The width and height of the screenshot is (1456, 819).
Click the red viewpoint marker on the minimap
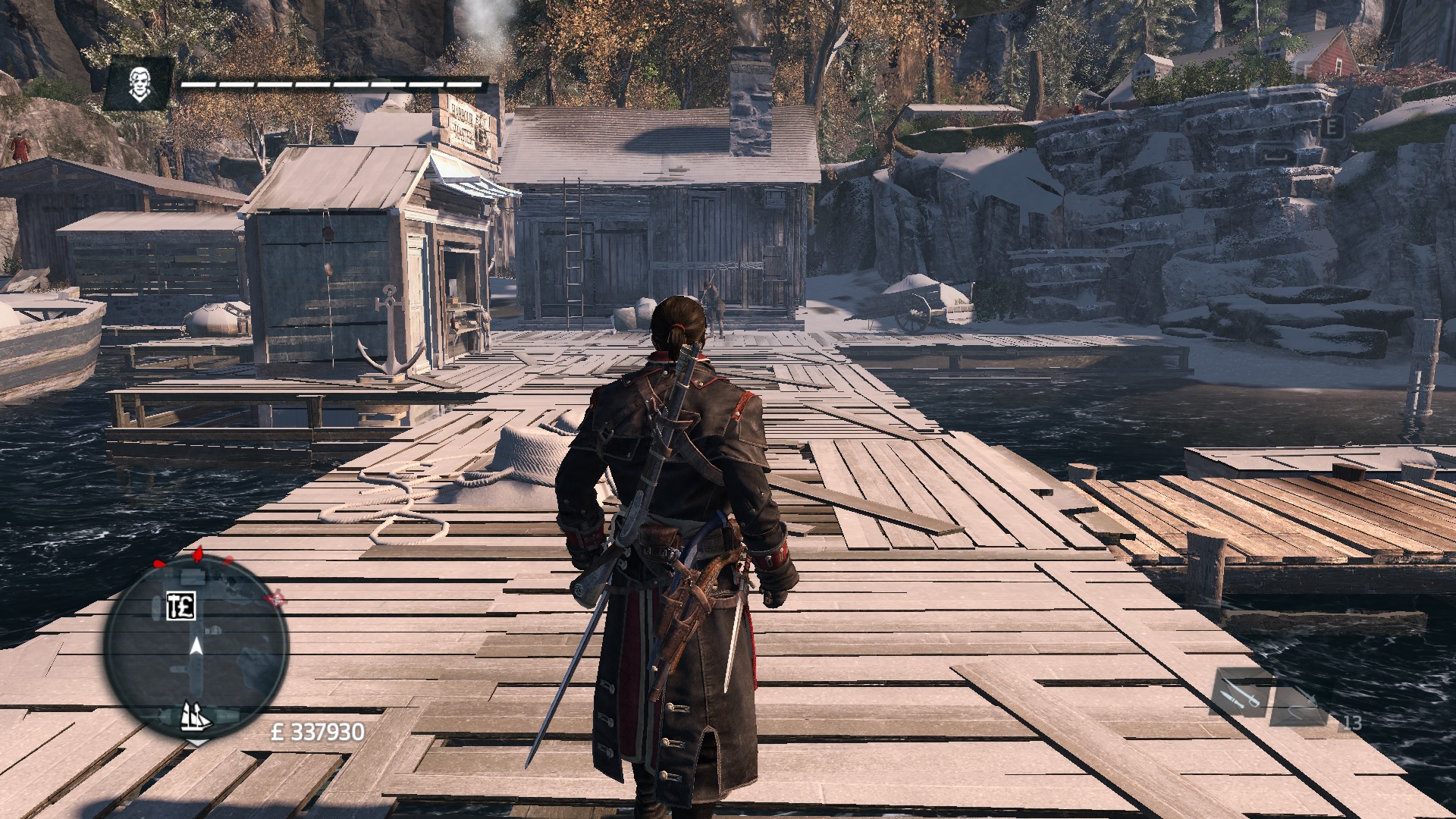pos(275,599)
